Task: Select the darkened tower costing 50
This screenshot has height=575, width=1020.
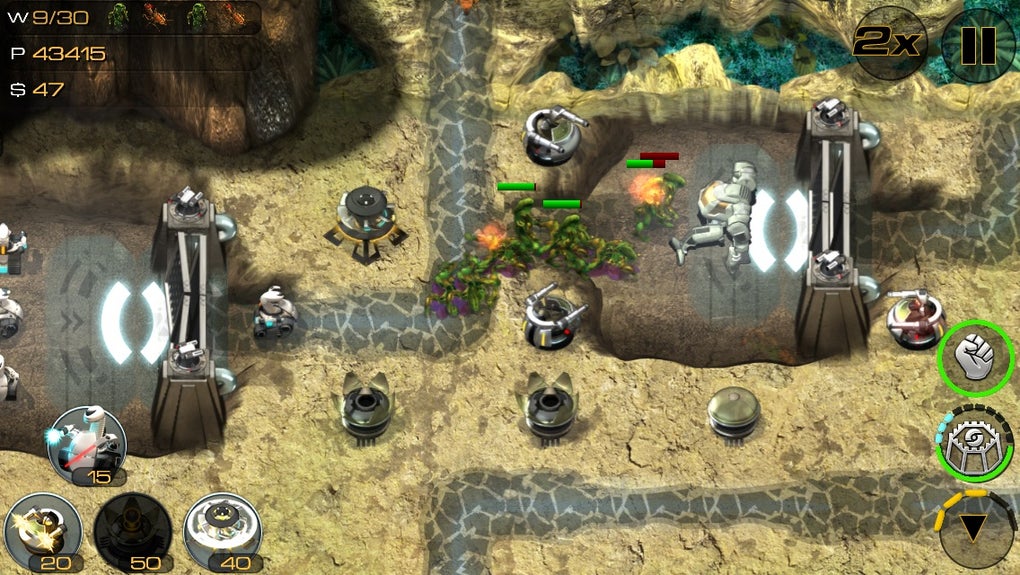Action: click(x=132, y=530)
